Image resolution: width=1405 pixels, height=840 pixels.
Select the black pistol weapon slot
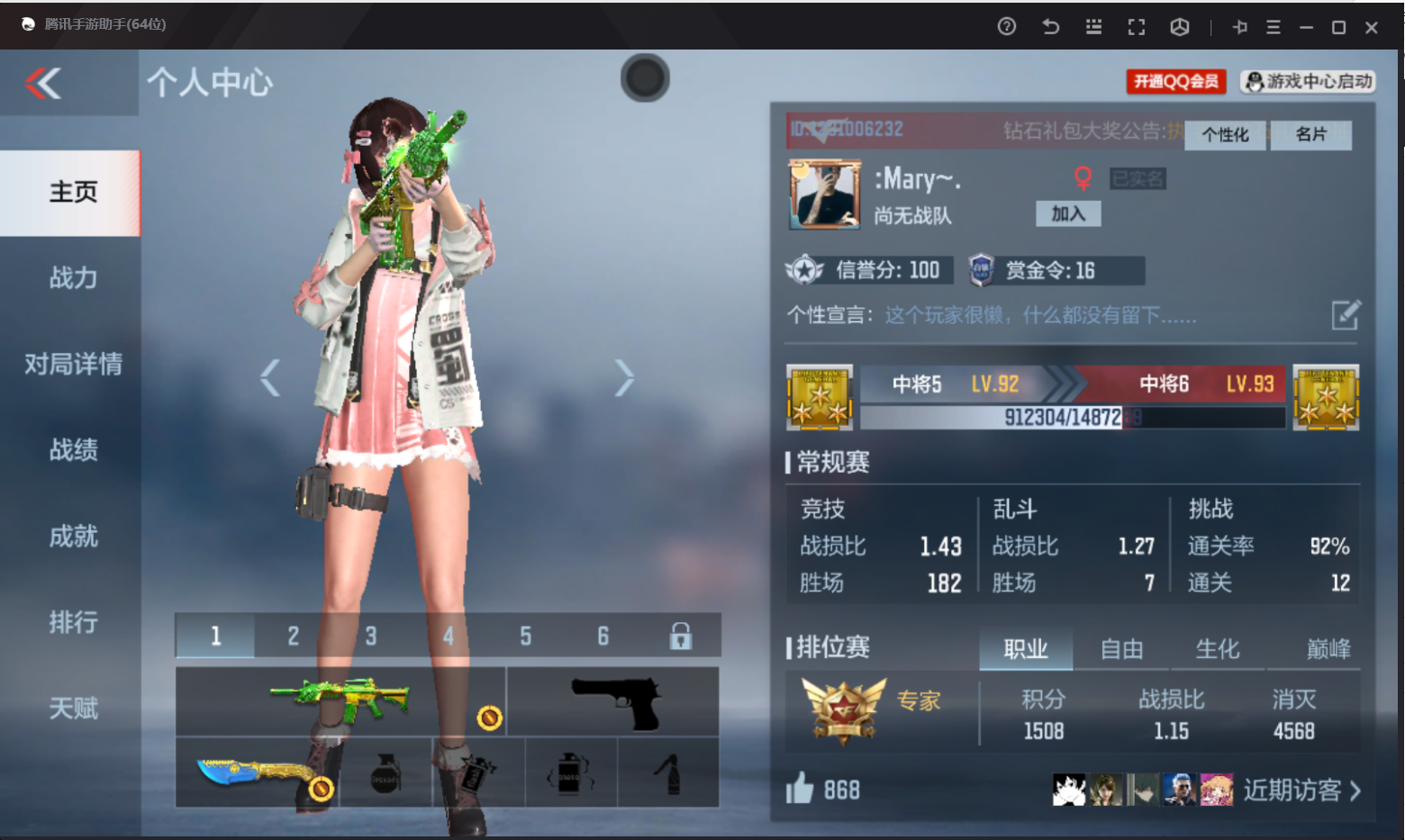coord(613,702)
